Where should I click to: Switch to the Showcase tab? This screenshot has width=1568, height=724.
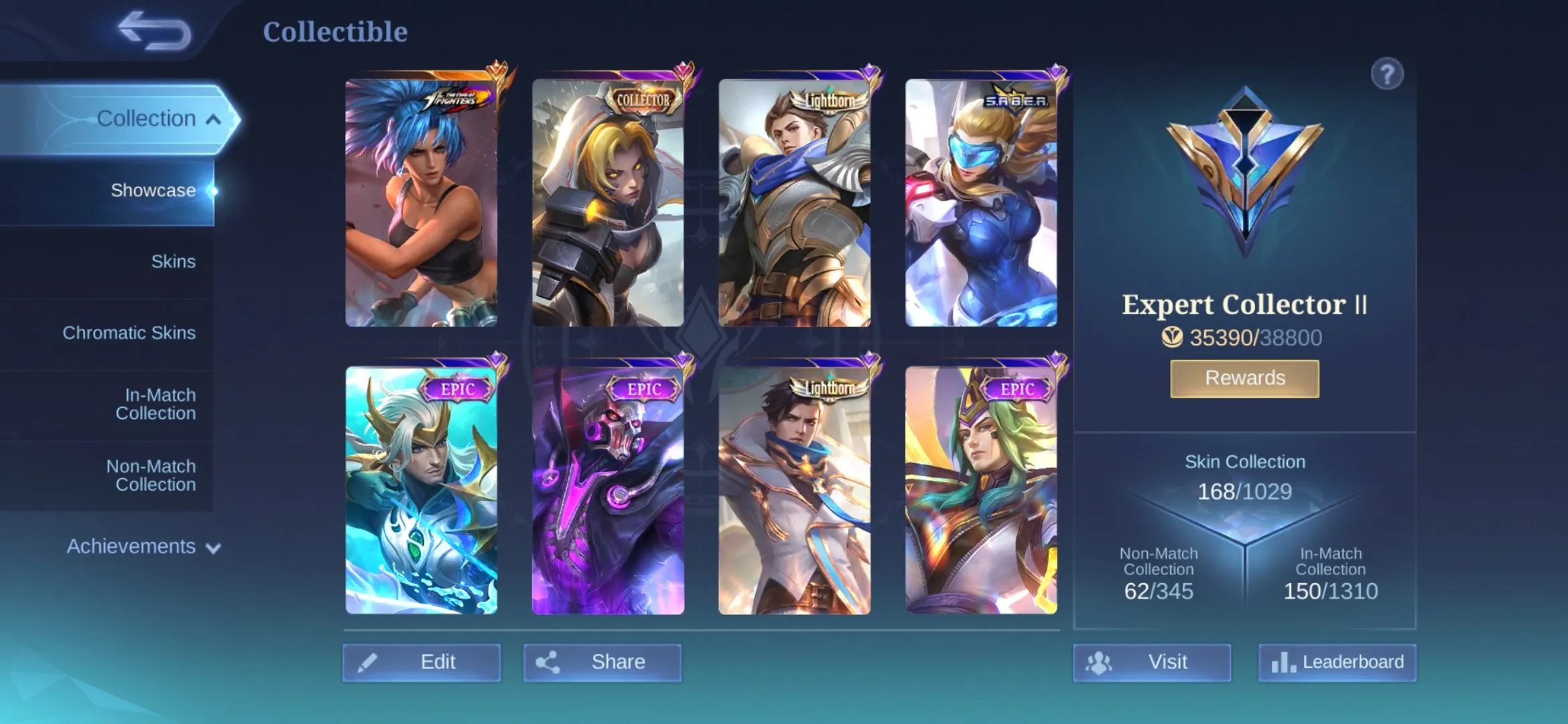click(x=154, y=190)
